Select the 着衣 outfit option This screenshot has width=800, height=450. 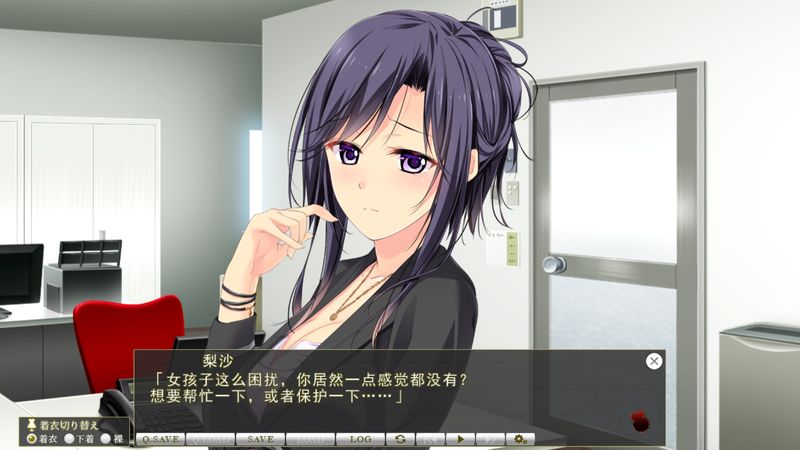click(x=32, y=438)
